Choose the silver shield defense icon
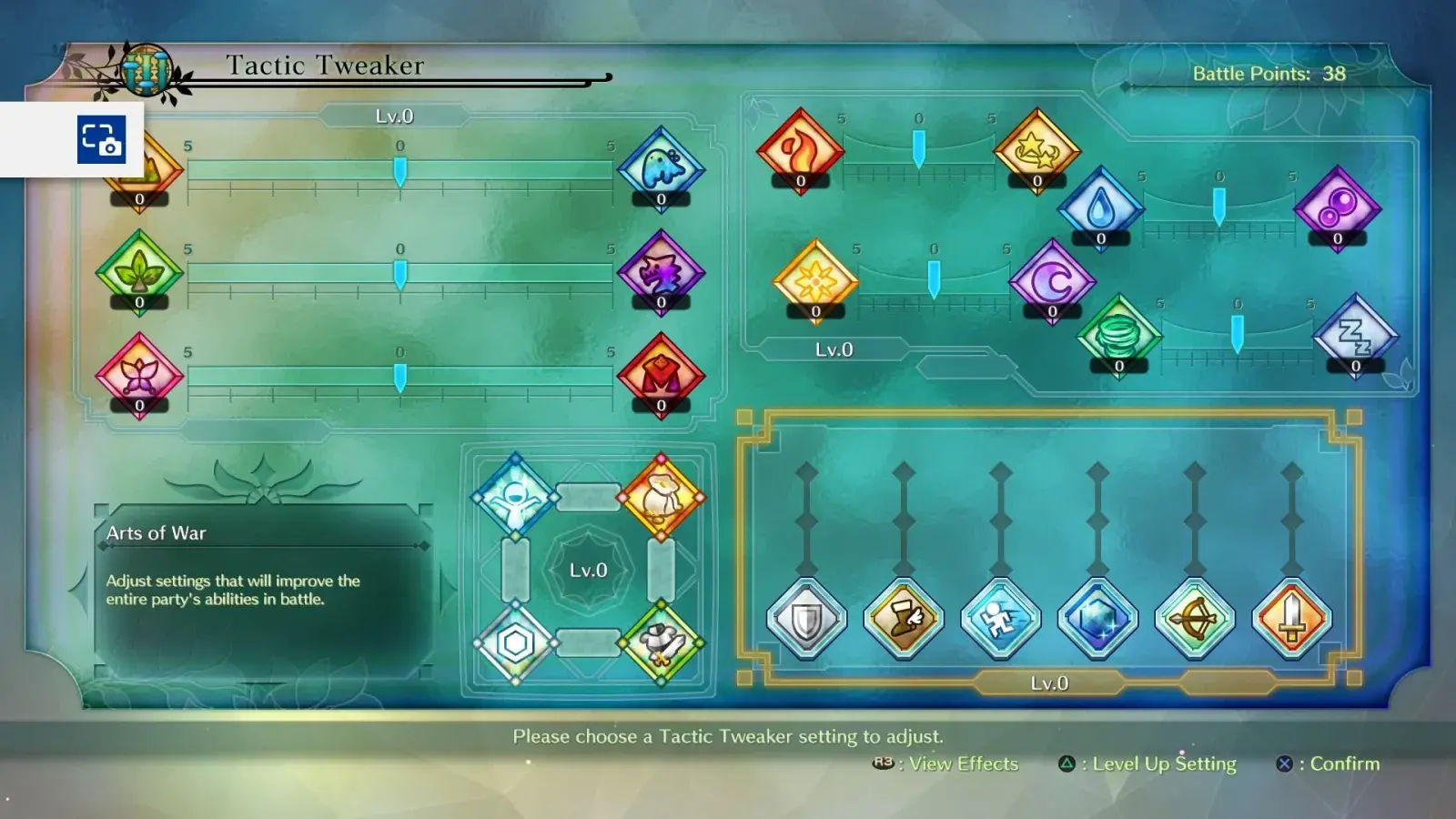This screenshot has width=1456, height=819. (806, 619)
